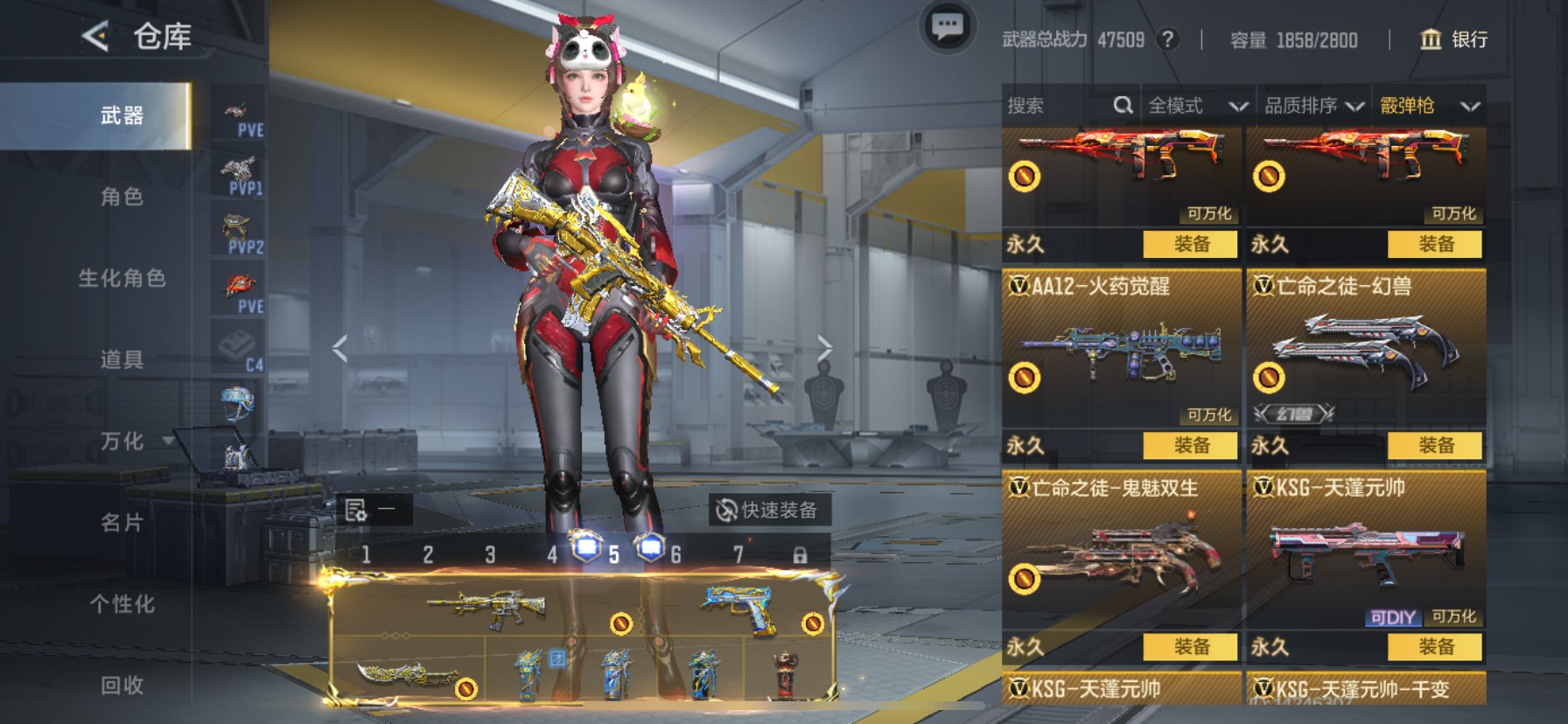Equip the 亡命之徒-幻兽 shotgun

1435,445
